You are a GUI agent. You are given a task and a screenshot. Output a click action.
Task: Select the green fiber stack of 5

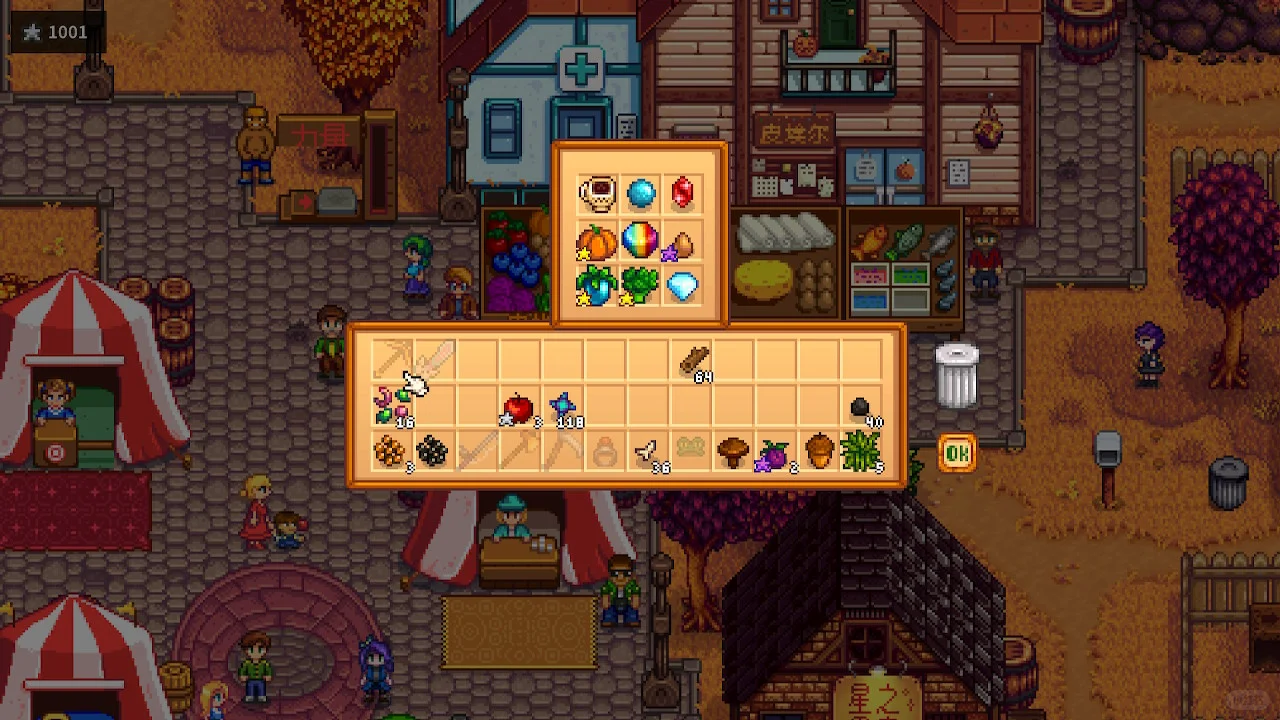(861, 452)
